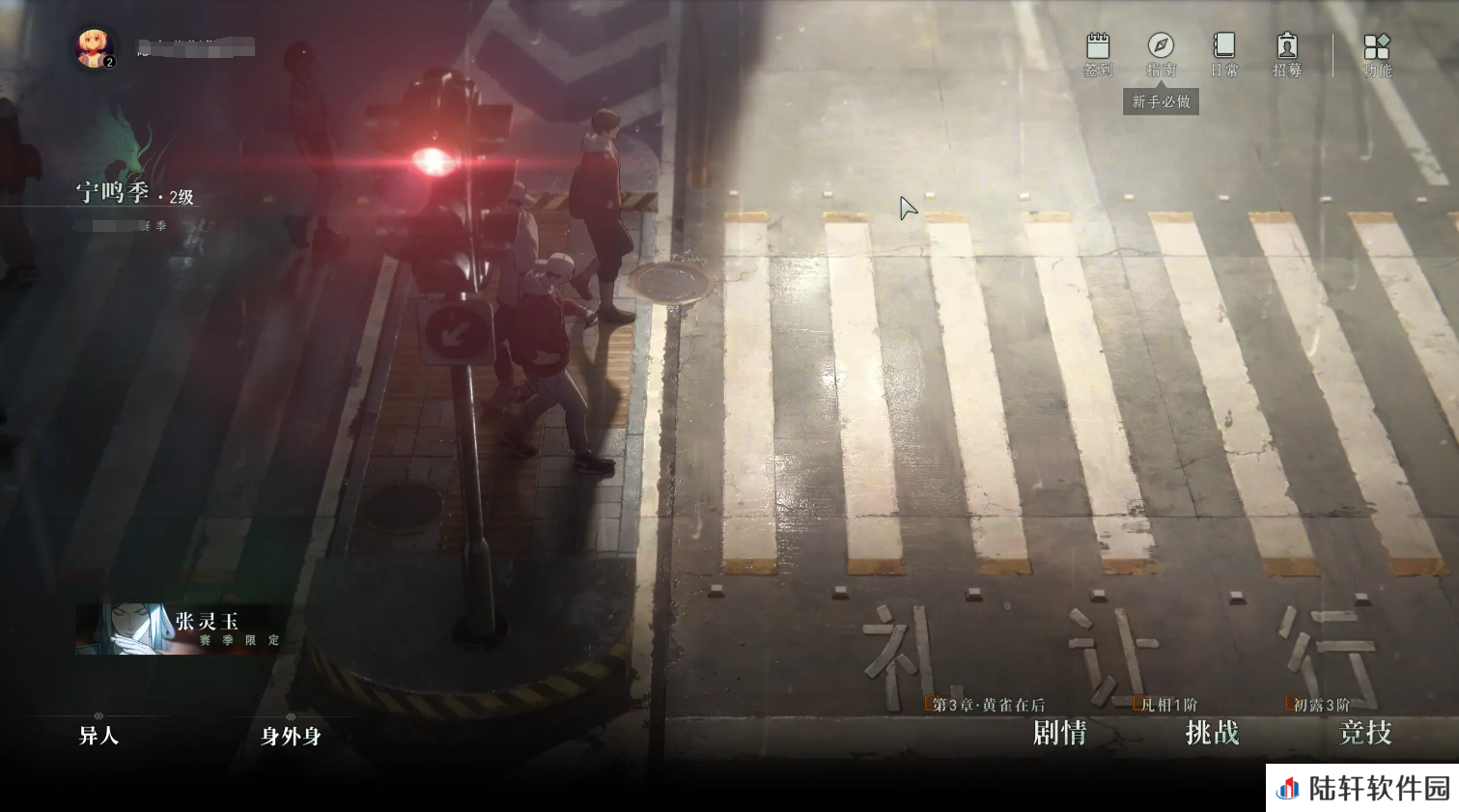Open the 指南 guide compass icon
Viewport: 1459px width, 812px height.
click(x=1161, y=54)
